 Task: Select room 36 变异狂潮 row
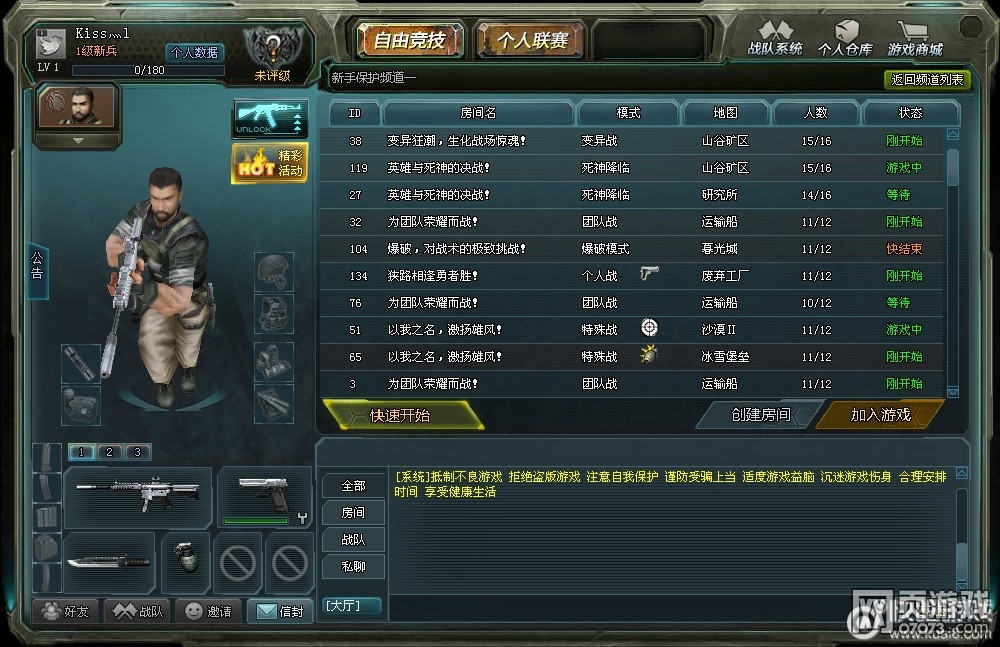point(630,141)
